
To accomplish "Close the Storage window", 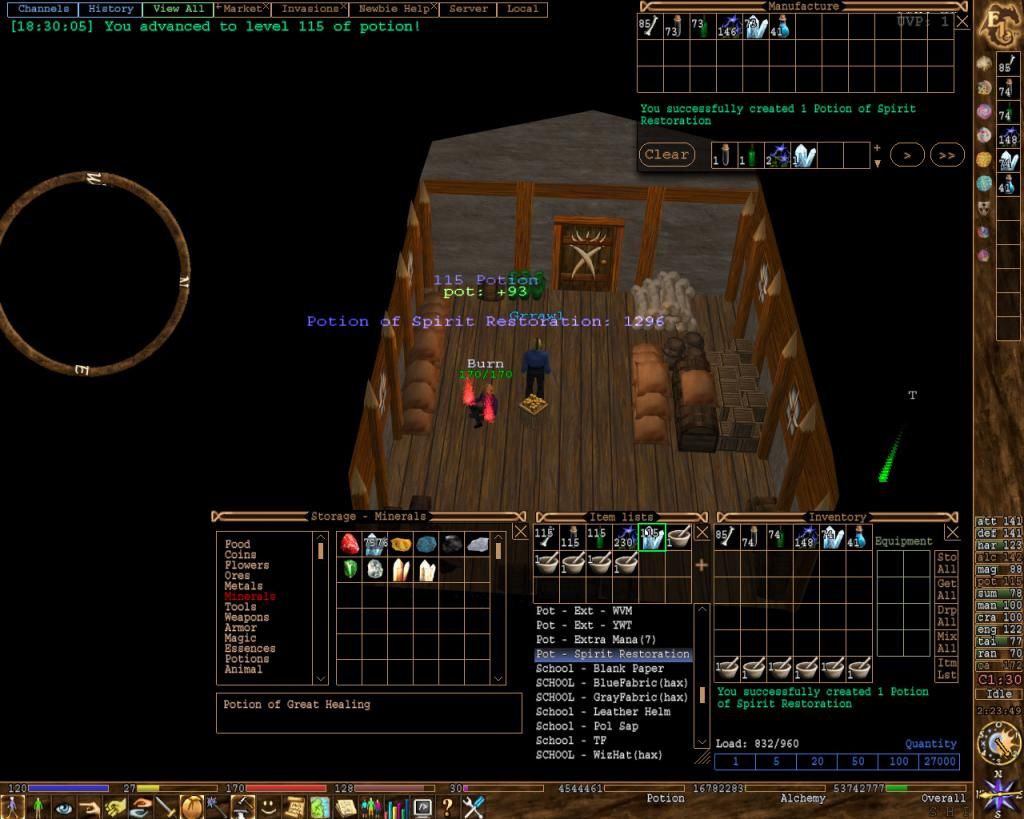I will pos(520,532).
